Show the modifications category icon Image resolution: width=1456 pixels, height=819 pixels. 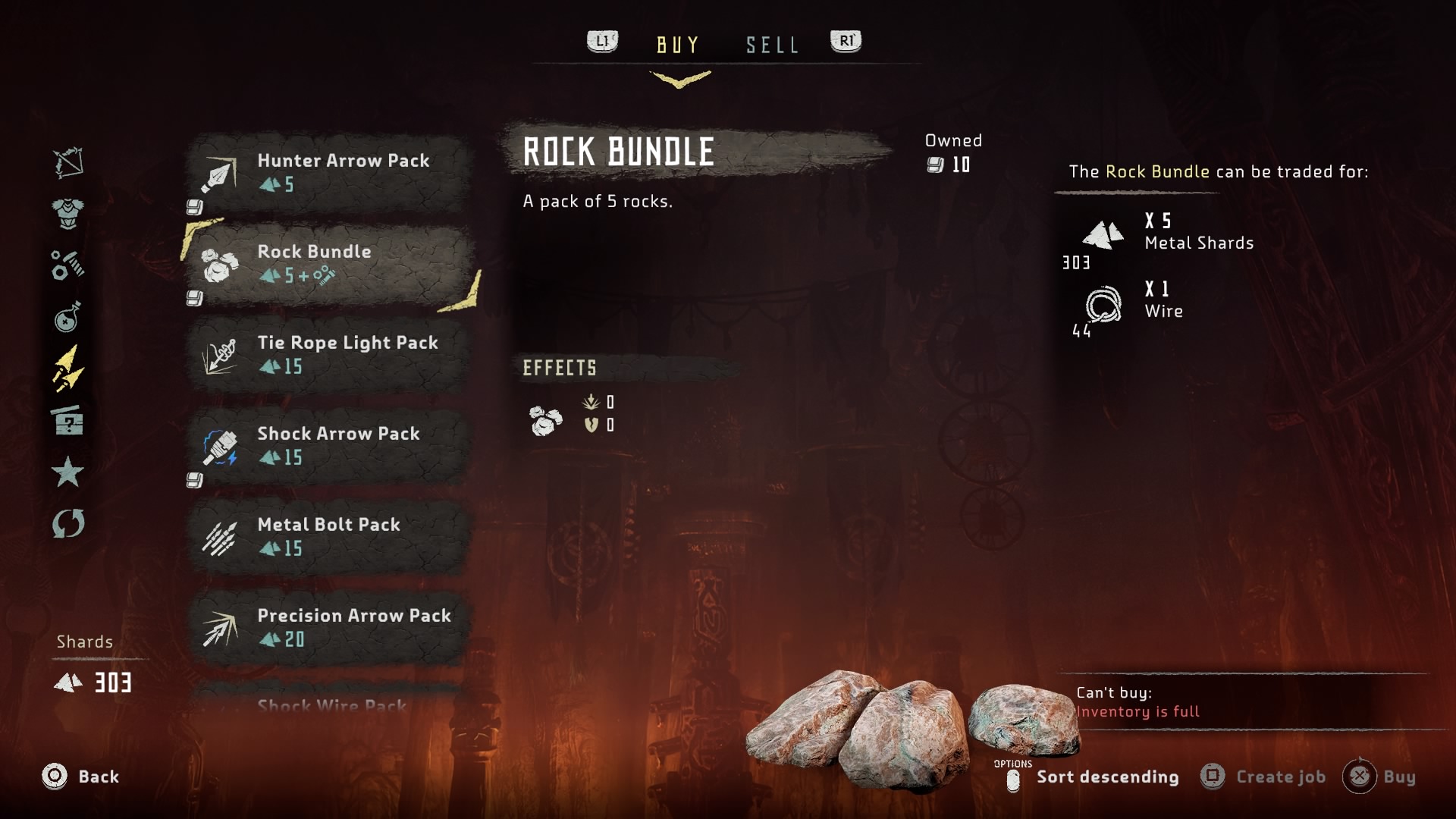[x=68, y=265]
